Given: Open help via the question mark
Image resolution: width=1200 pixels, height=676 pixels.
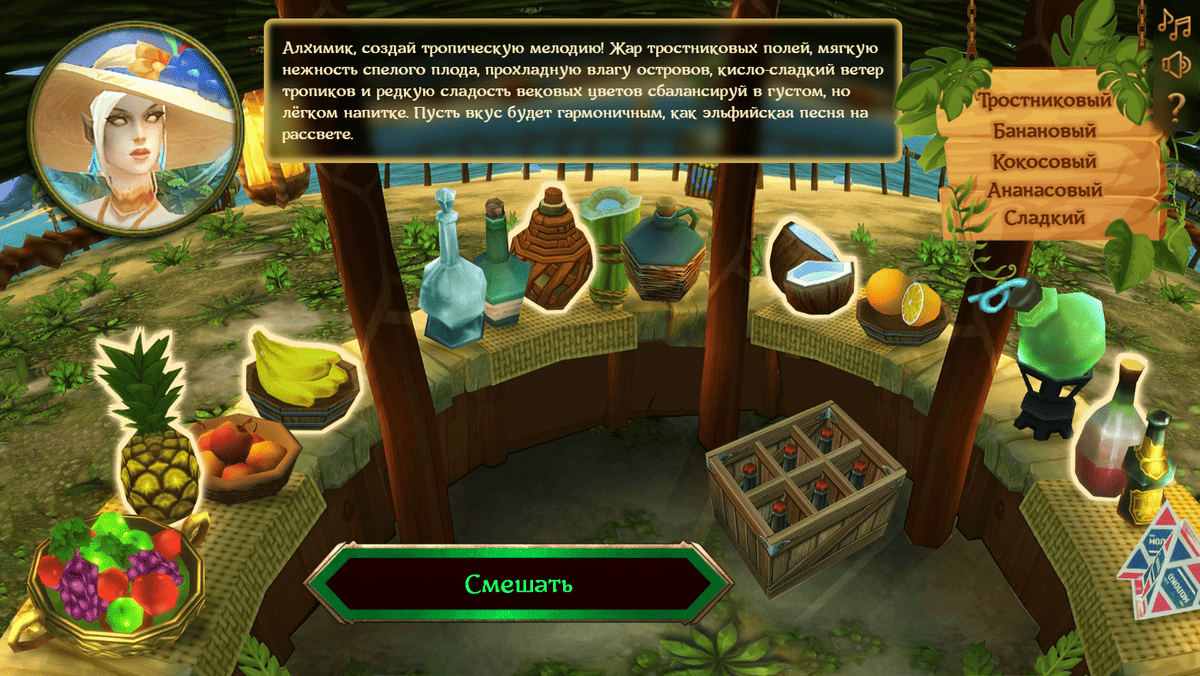Looking at the screenshot, I should point(1175,106).
